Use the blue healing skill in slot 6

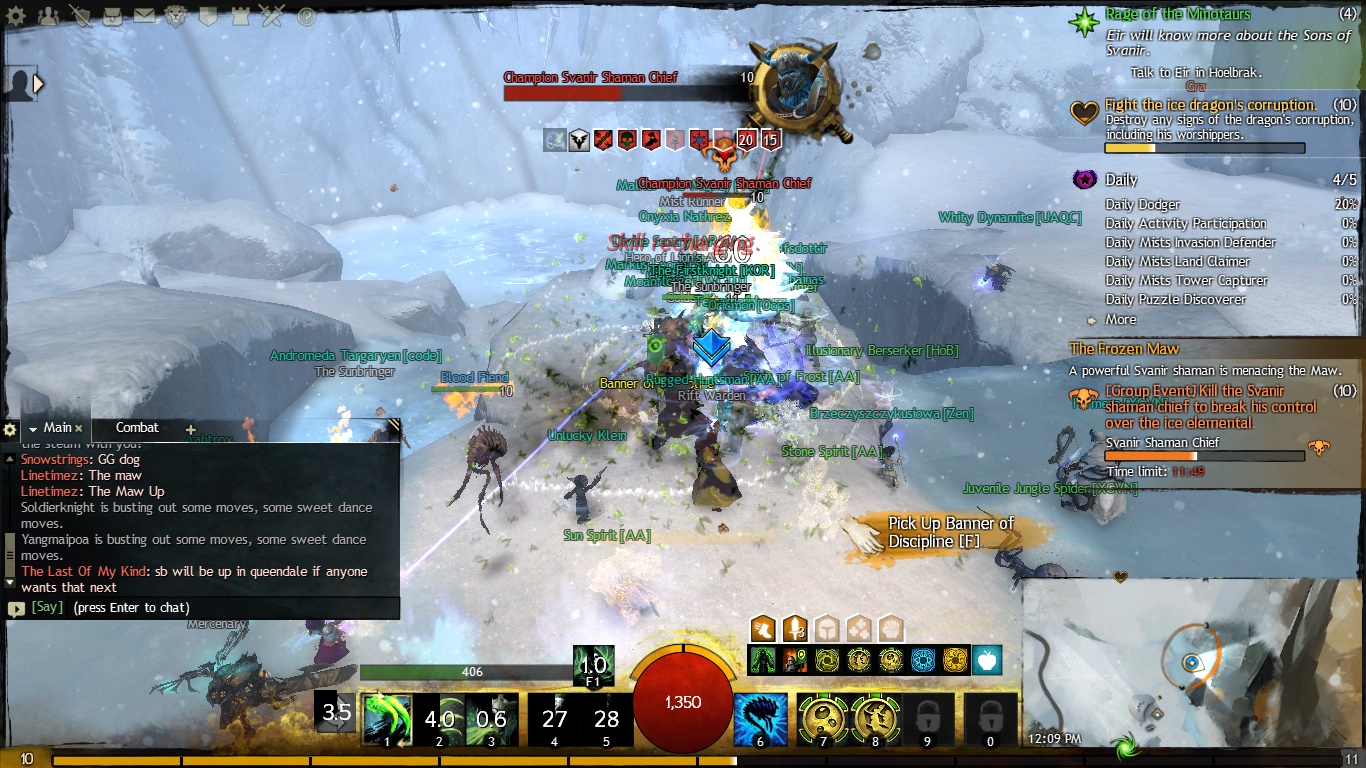pyautogui.click(x=760, y=719)
